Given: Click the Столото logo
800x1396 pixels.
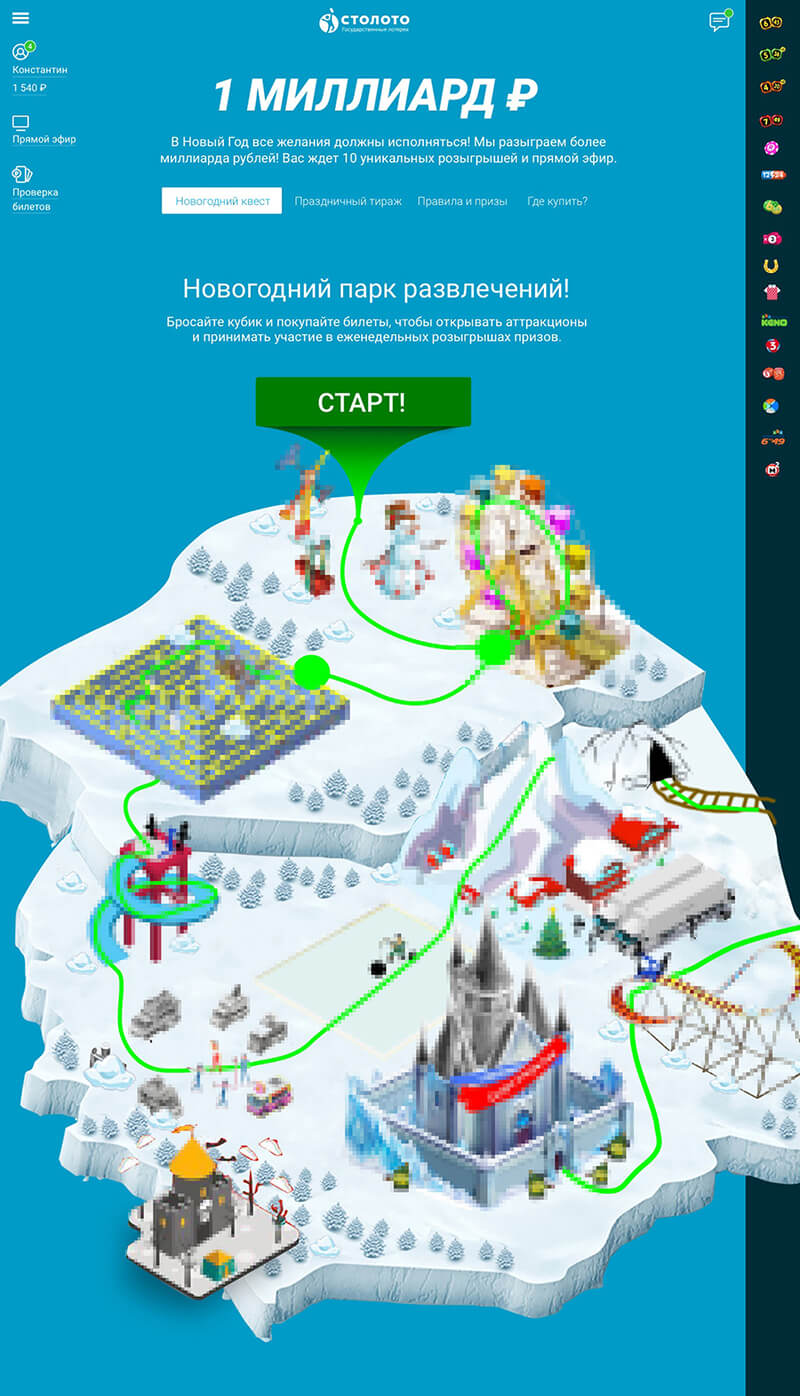Looking at the screenshot, I should (365, 20).
